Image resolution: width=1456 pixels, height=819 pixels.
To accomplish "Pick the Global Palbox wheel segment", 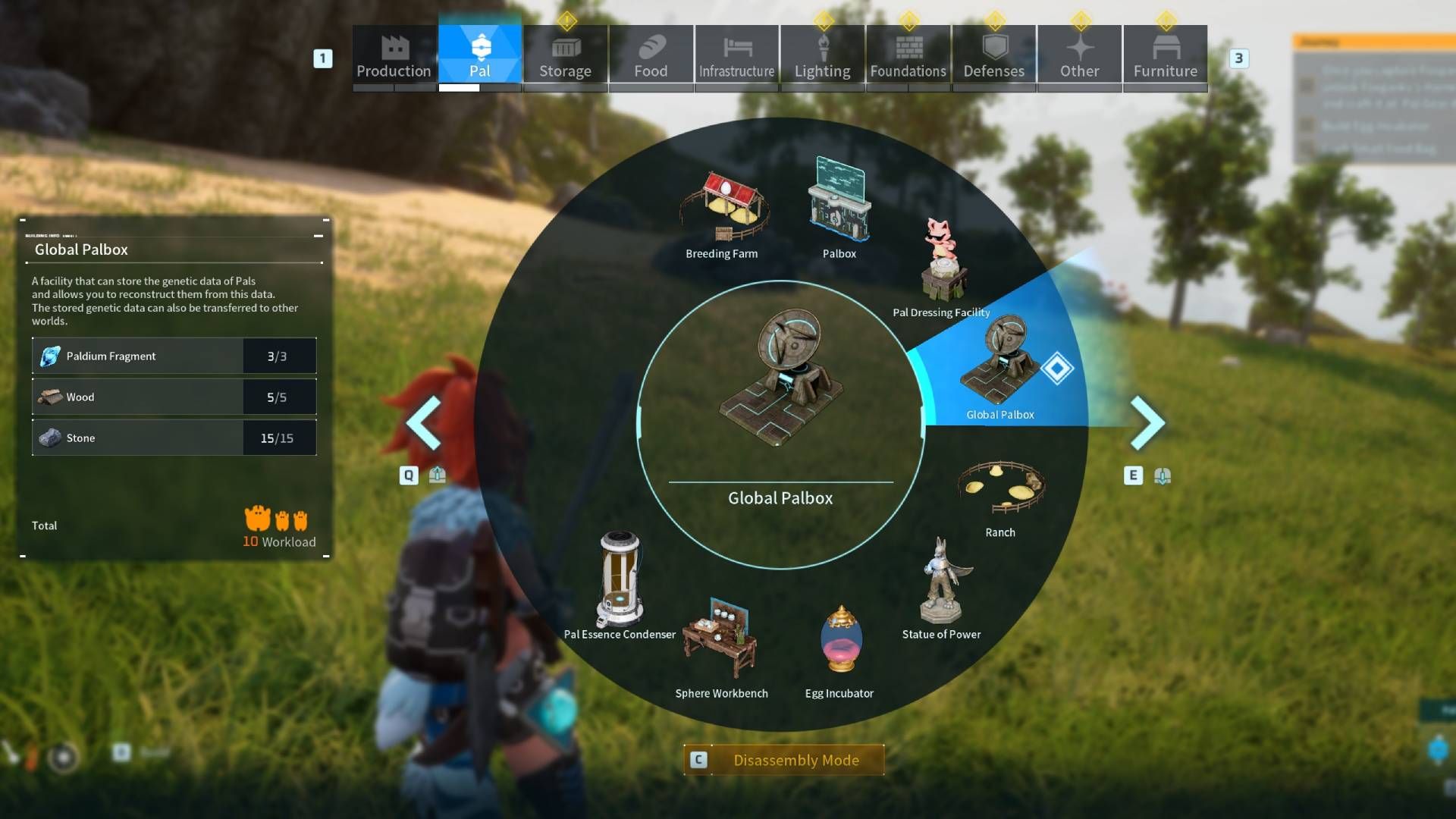I will (998, 373).
